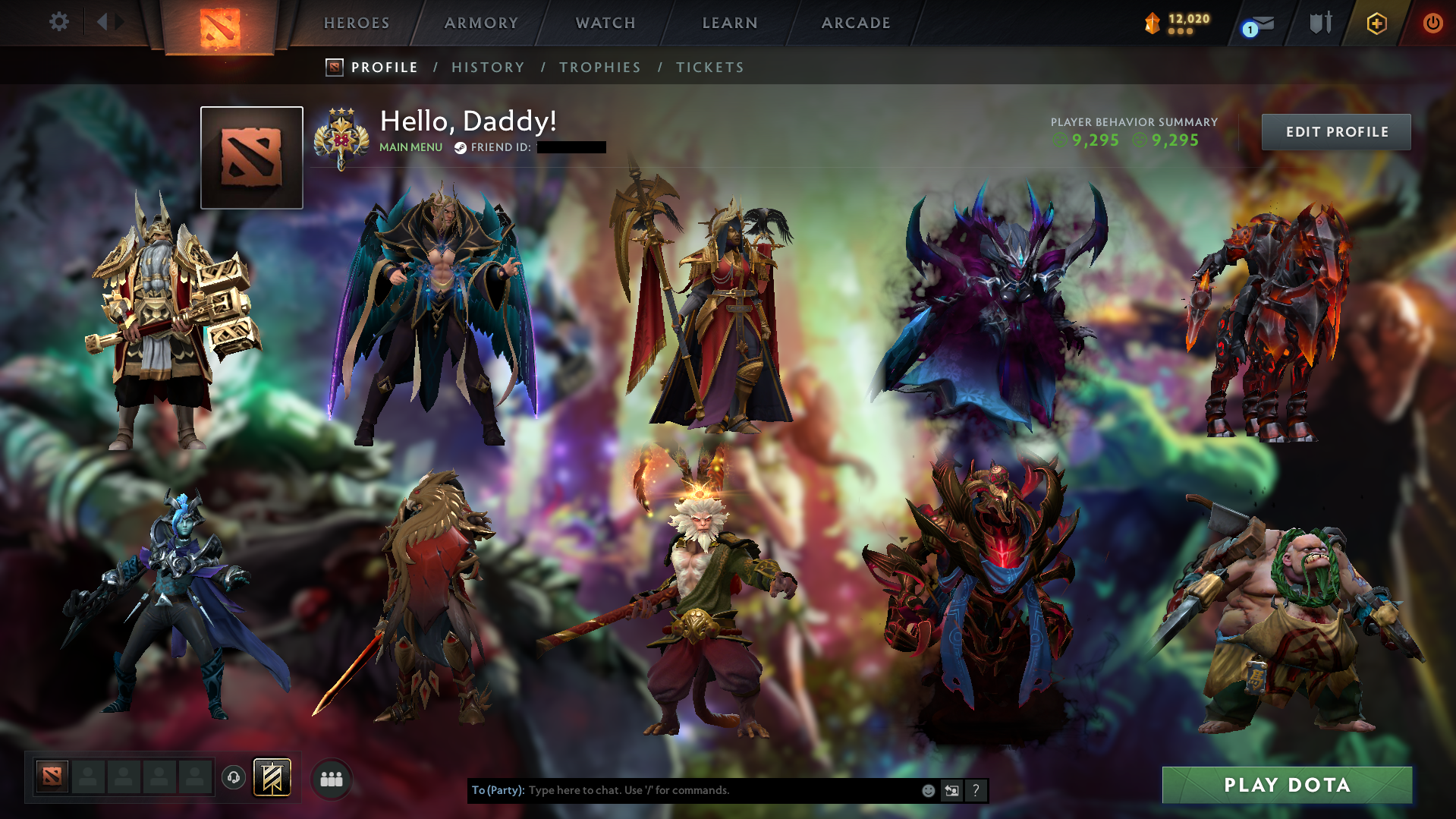Click inside the party chat input field

tap(683, 790)
